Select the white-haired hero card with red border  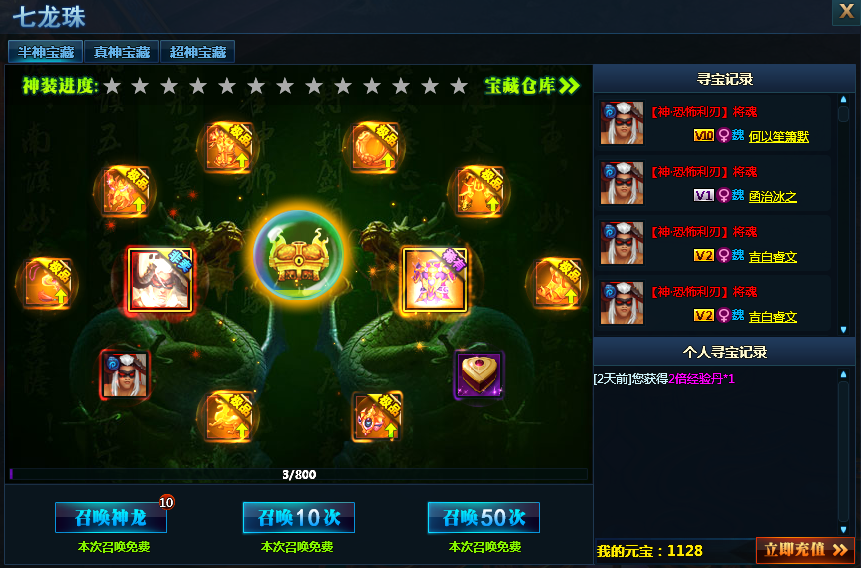pyautogui.click(x=160, y=279)
